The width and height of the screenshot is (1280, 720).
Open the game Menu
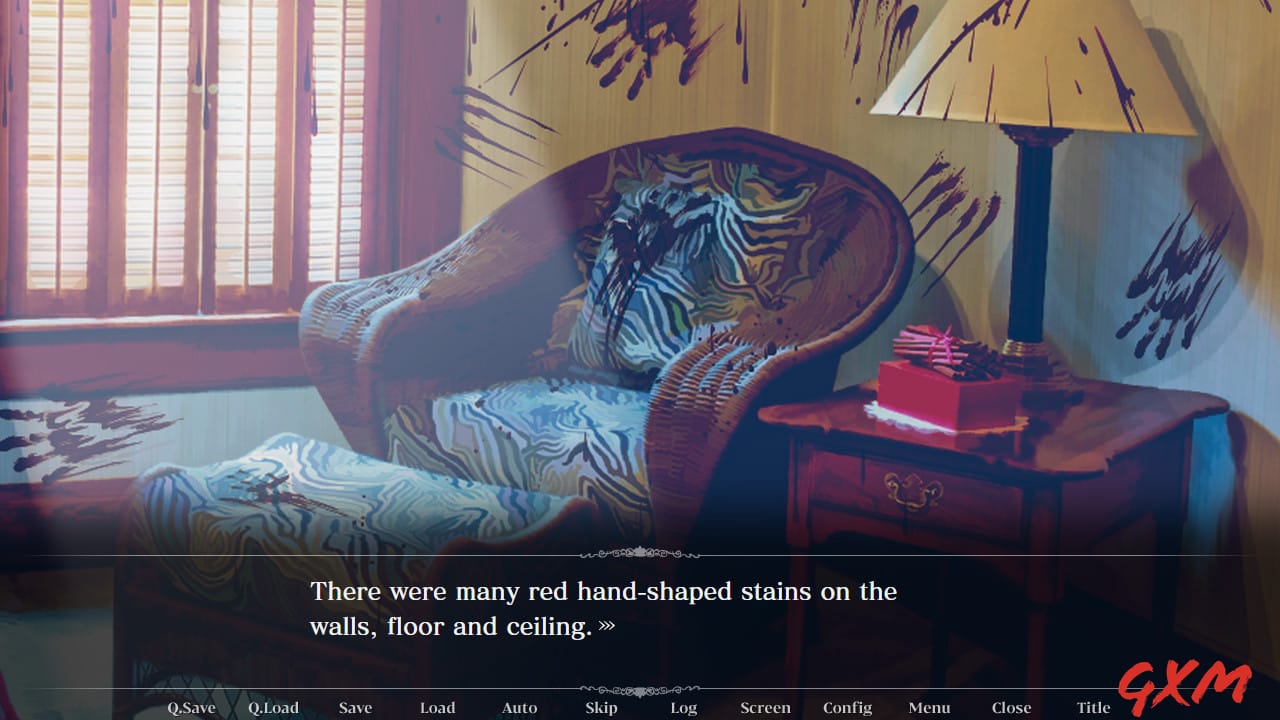click(x=929, y=707)
